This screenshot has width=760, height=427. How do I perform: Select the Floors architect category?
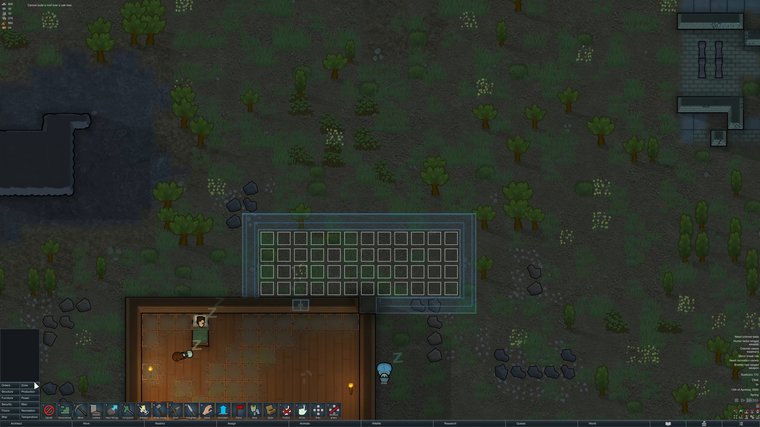(x=9, y=415)
